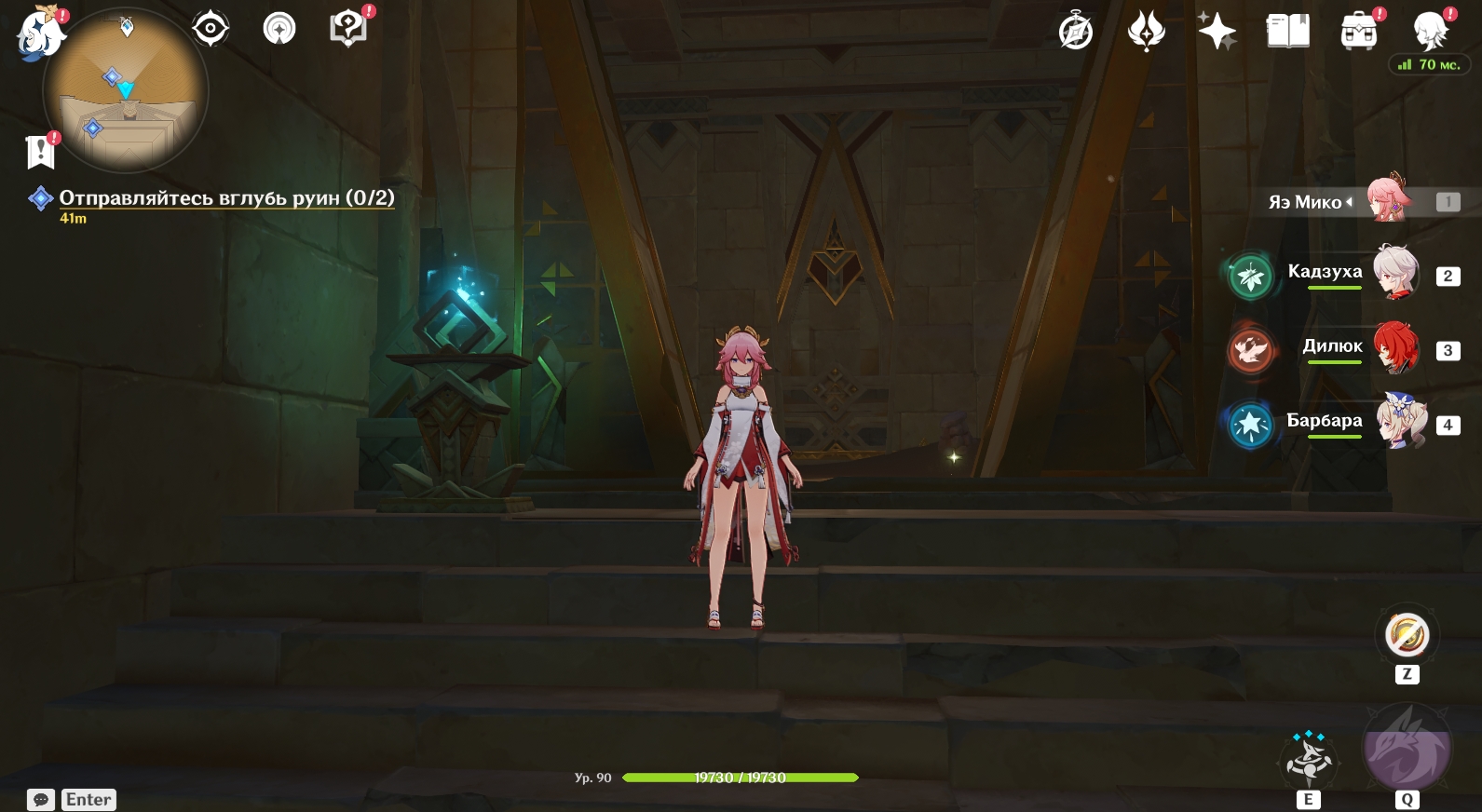The width and height of the screenshot is (1482, 812).
Task: Toggle the elemental sight eye icon
Action: (x=211, y=30)
